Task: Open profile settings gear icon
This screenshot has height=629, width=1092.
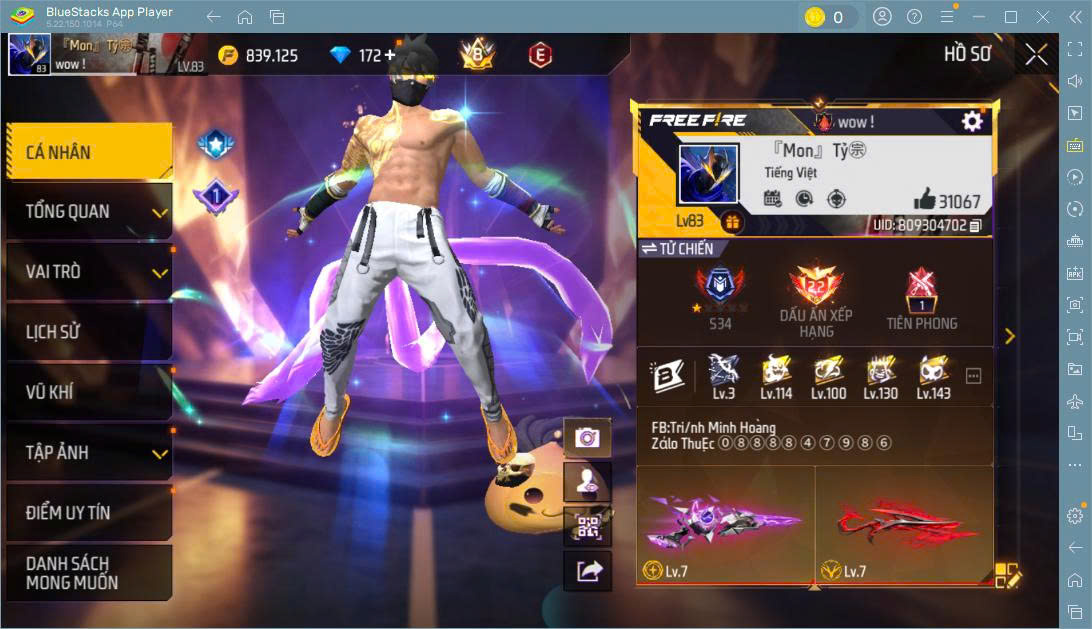Action: click(971, 121)
